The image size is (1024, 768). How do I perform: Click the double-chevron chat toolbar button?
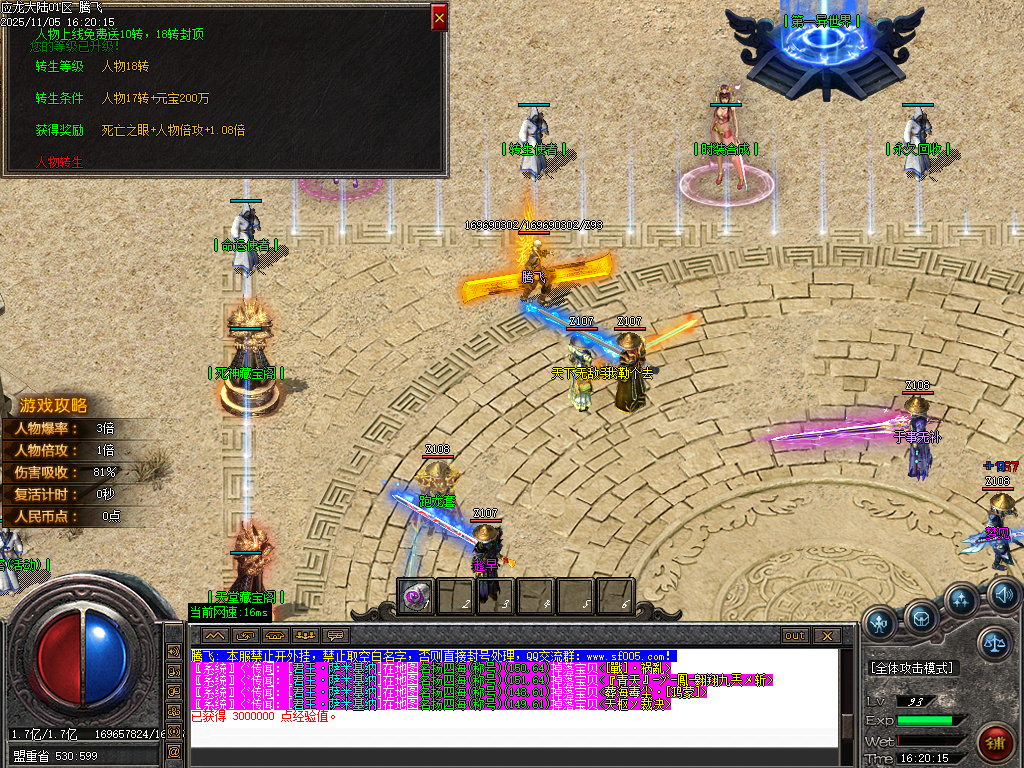click(x=215, y=636)
